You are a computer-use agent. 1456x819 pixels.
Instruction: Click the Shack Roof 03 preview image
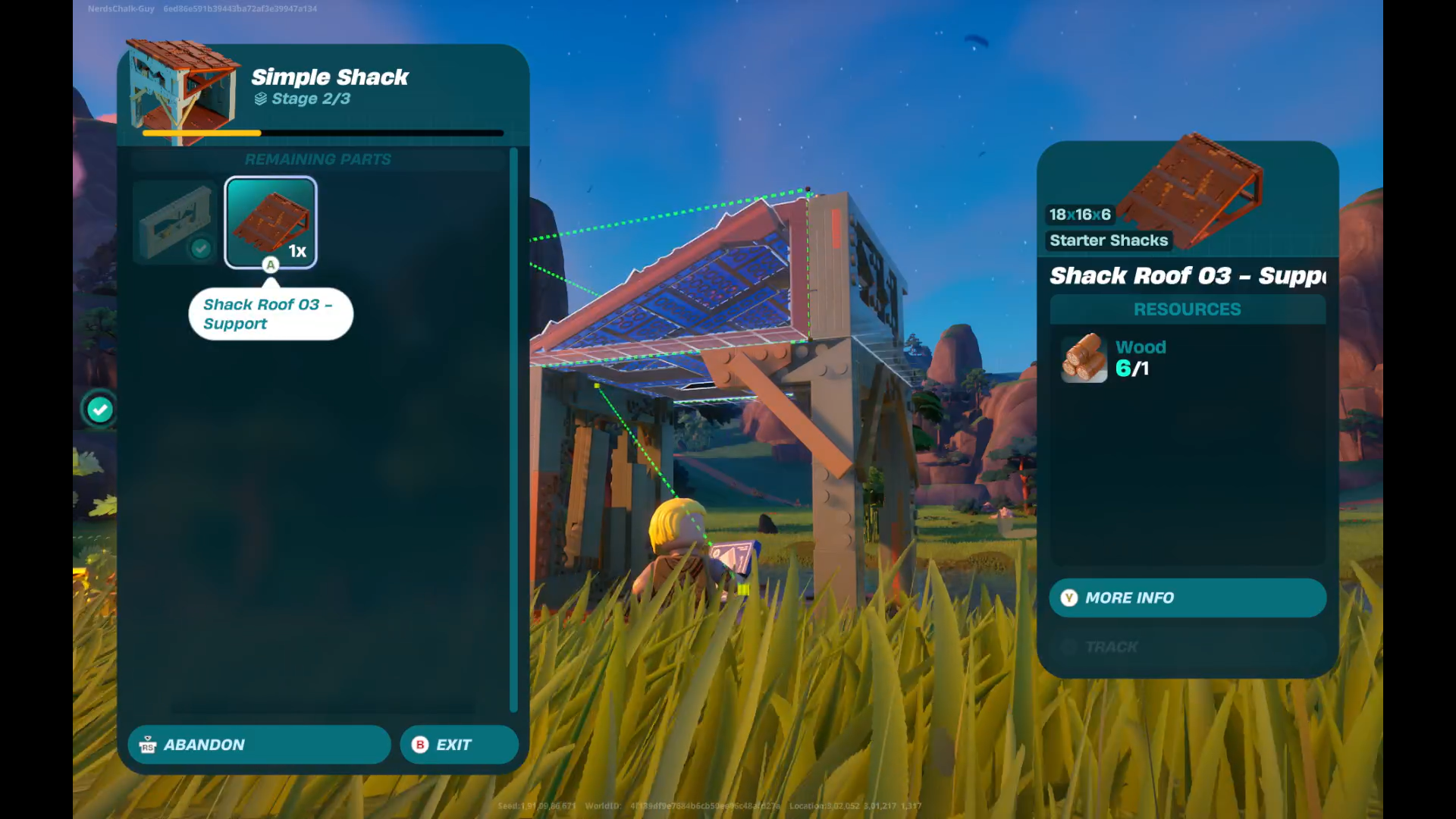[1191, 190]
